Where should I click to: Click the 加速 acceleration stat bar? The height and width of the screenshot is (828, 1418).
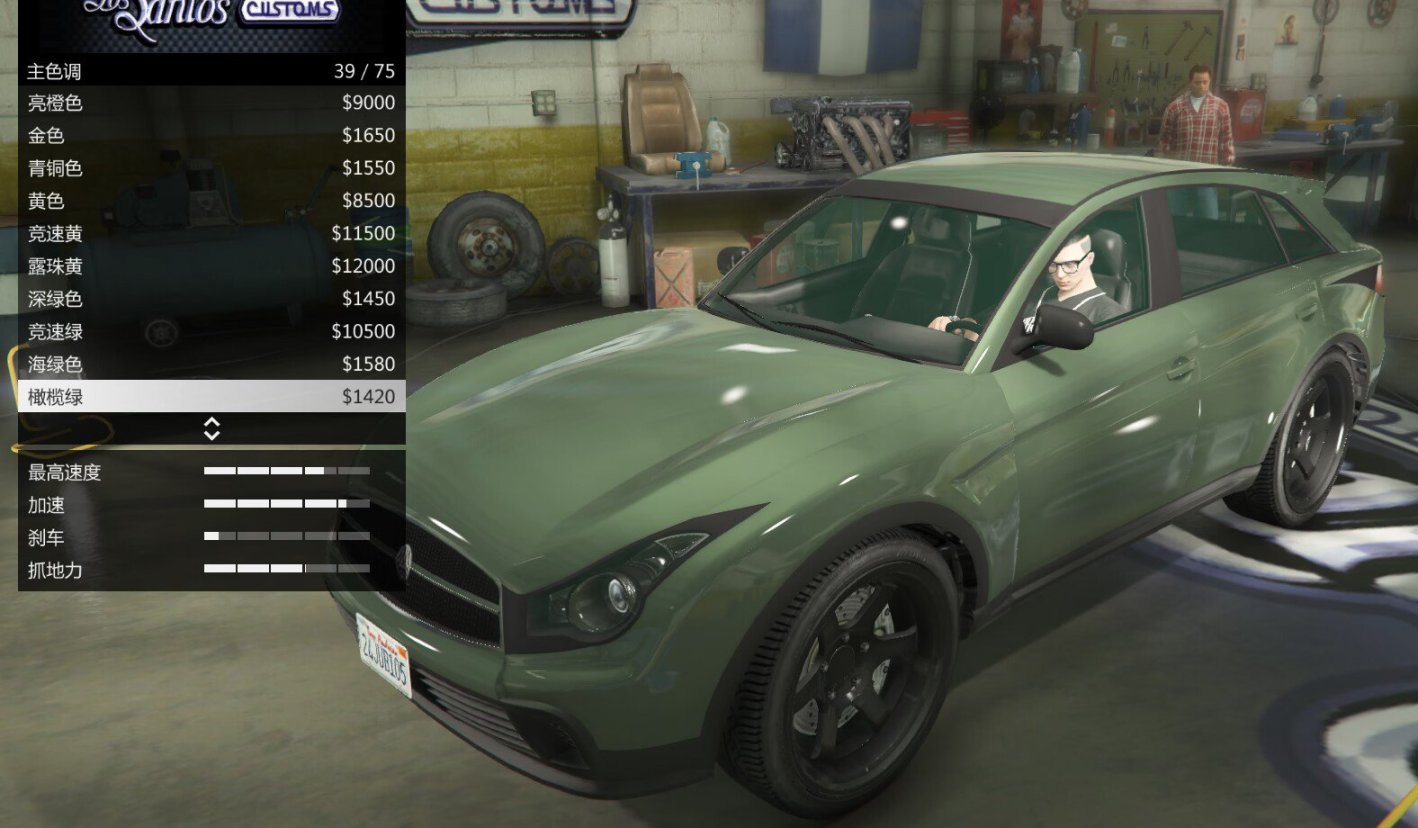285,505
